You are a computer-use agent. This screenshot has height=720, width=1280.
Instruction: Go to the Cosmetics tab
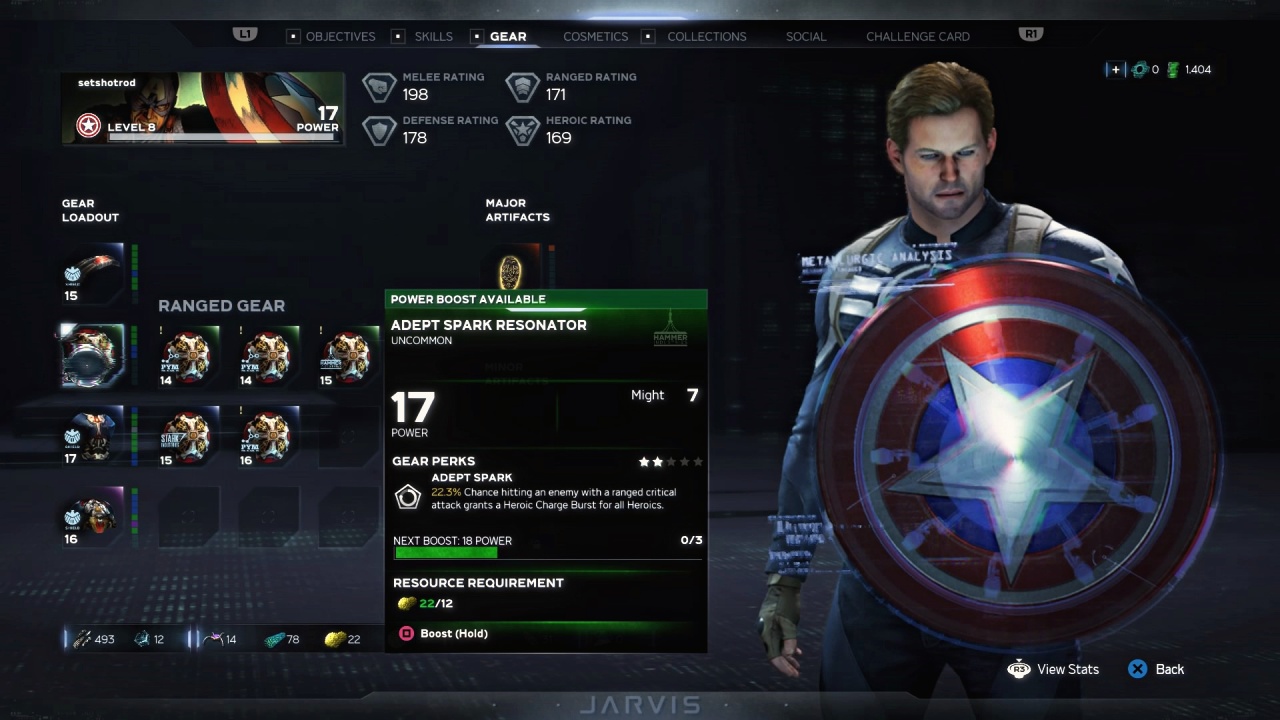[x=595, y=36]
